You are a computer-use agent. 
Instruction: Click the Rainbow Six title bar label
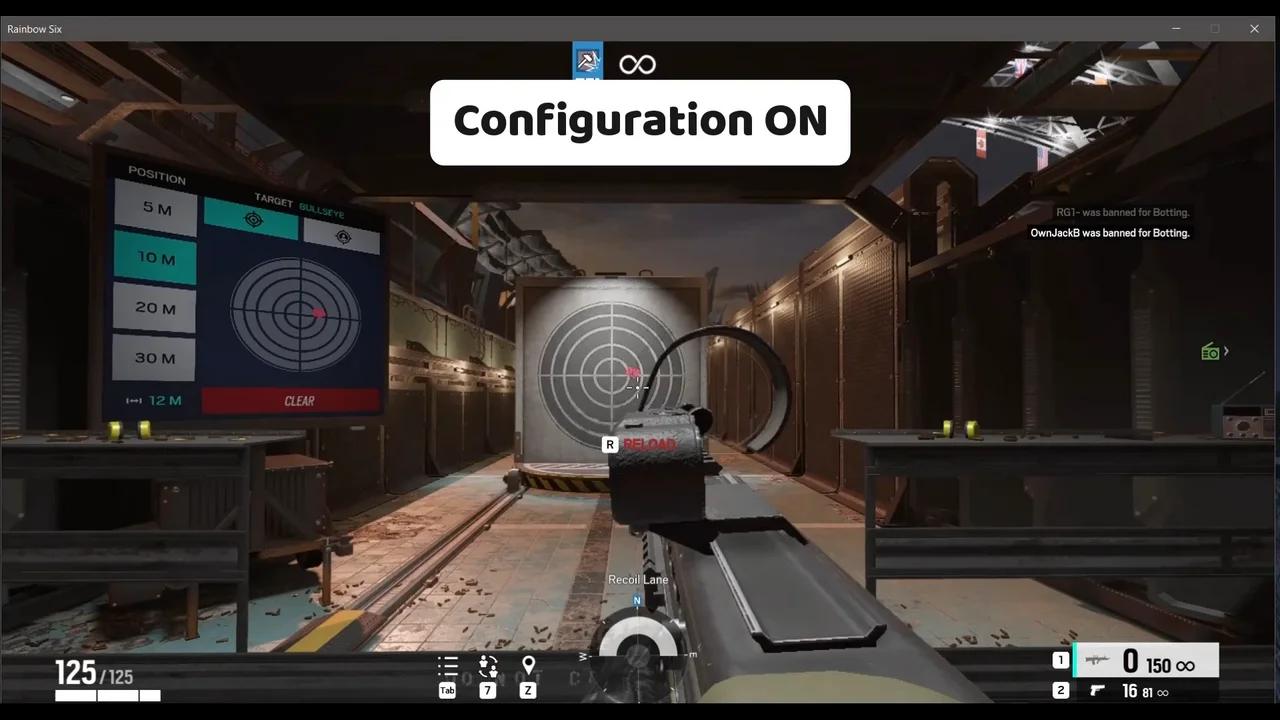click(x=34, y=29)
